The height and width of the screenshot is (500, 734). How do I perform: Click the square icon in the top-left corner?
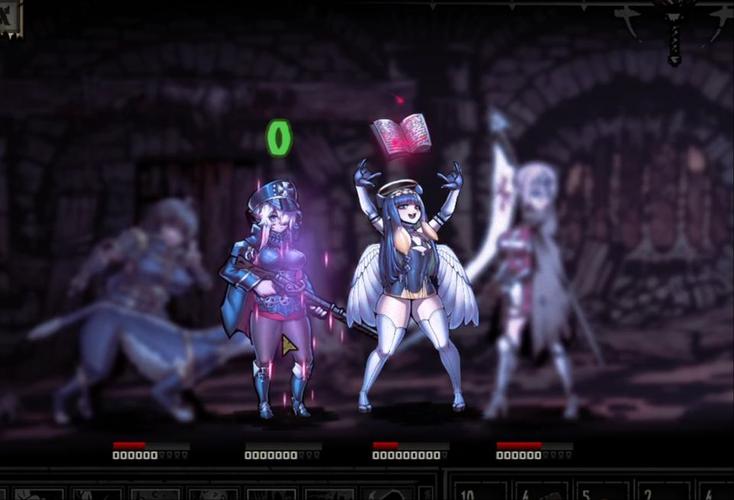[x=9, y=17]
